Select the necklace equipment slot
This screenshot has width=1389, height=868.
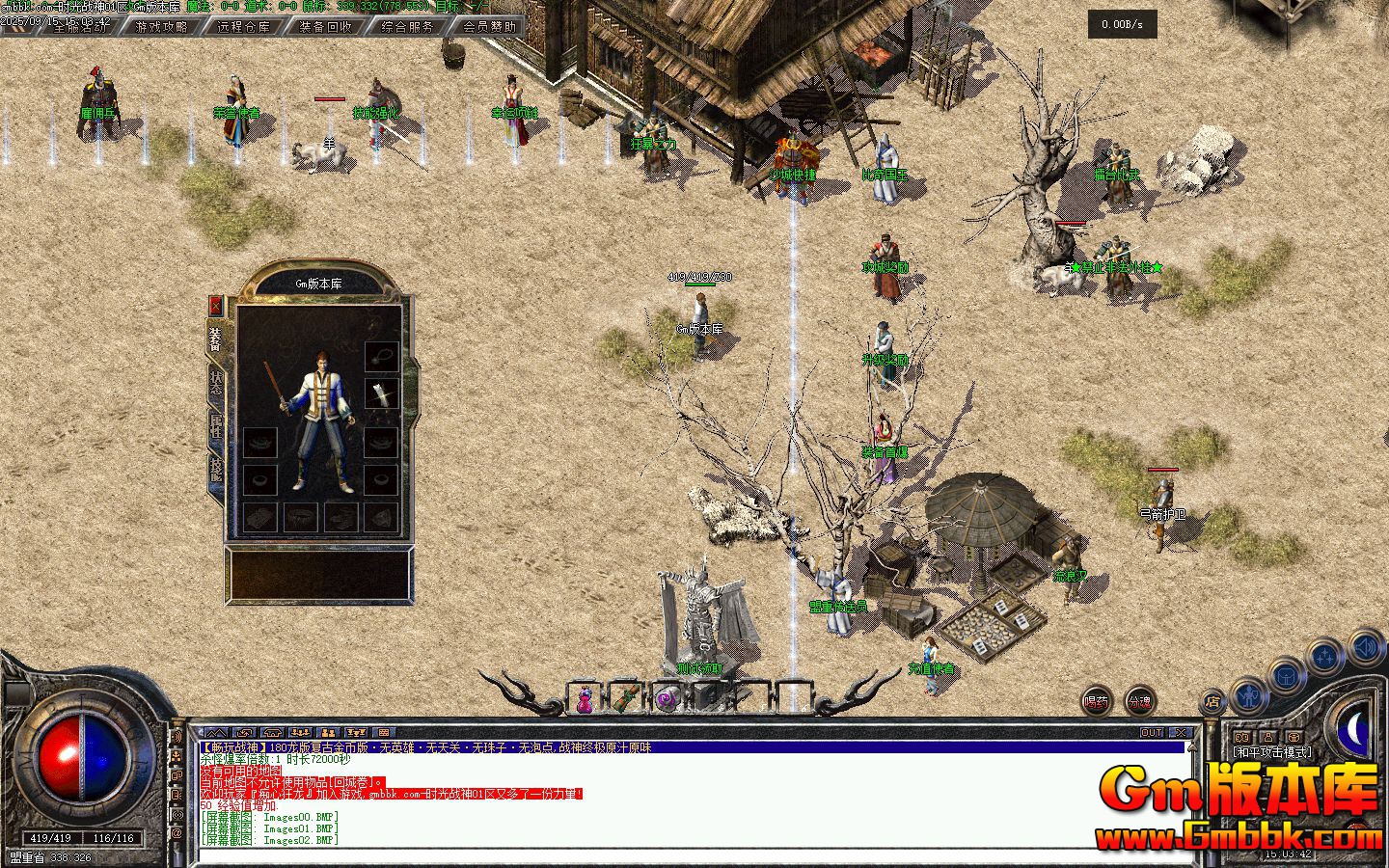(x=382, y=357)
